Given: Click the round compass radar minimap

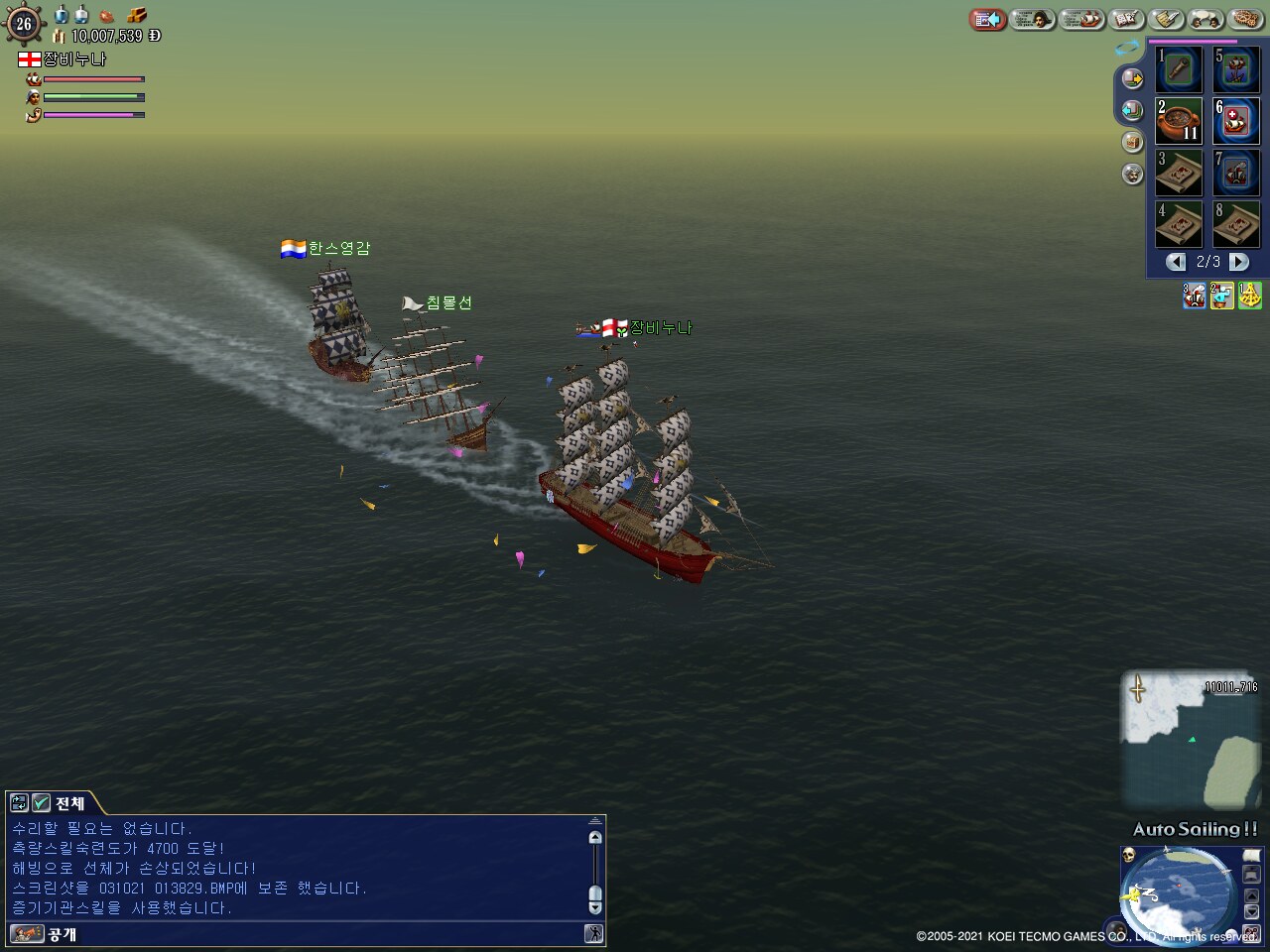Looking at the screenshot, I should pos(1179,894).
